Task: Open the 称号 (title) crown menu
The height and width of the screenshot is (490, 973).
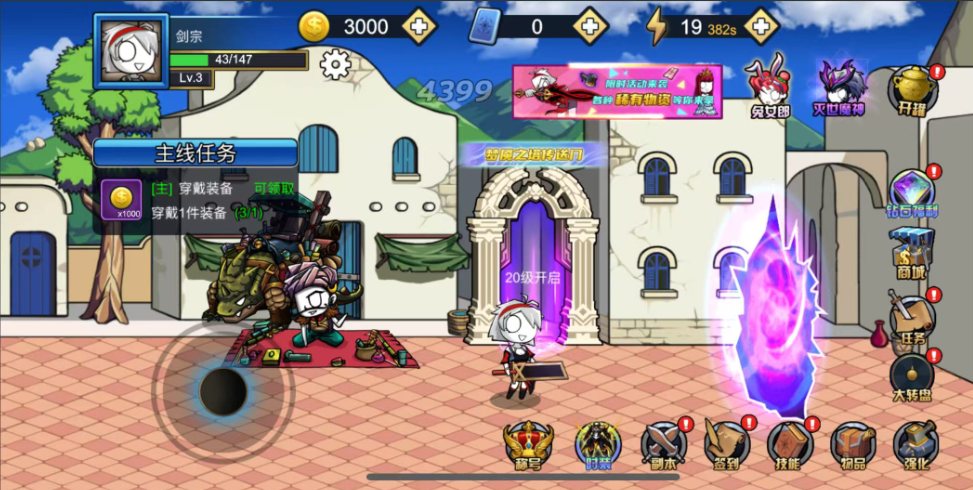Action: 529,444
